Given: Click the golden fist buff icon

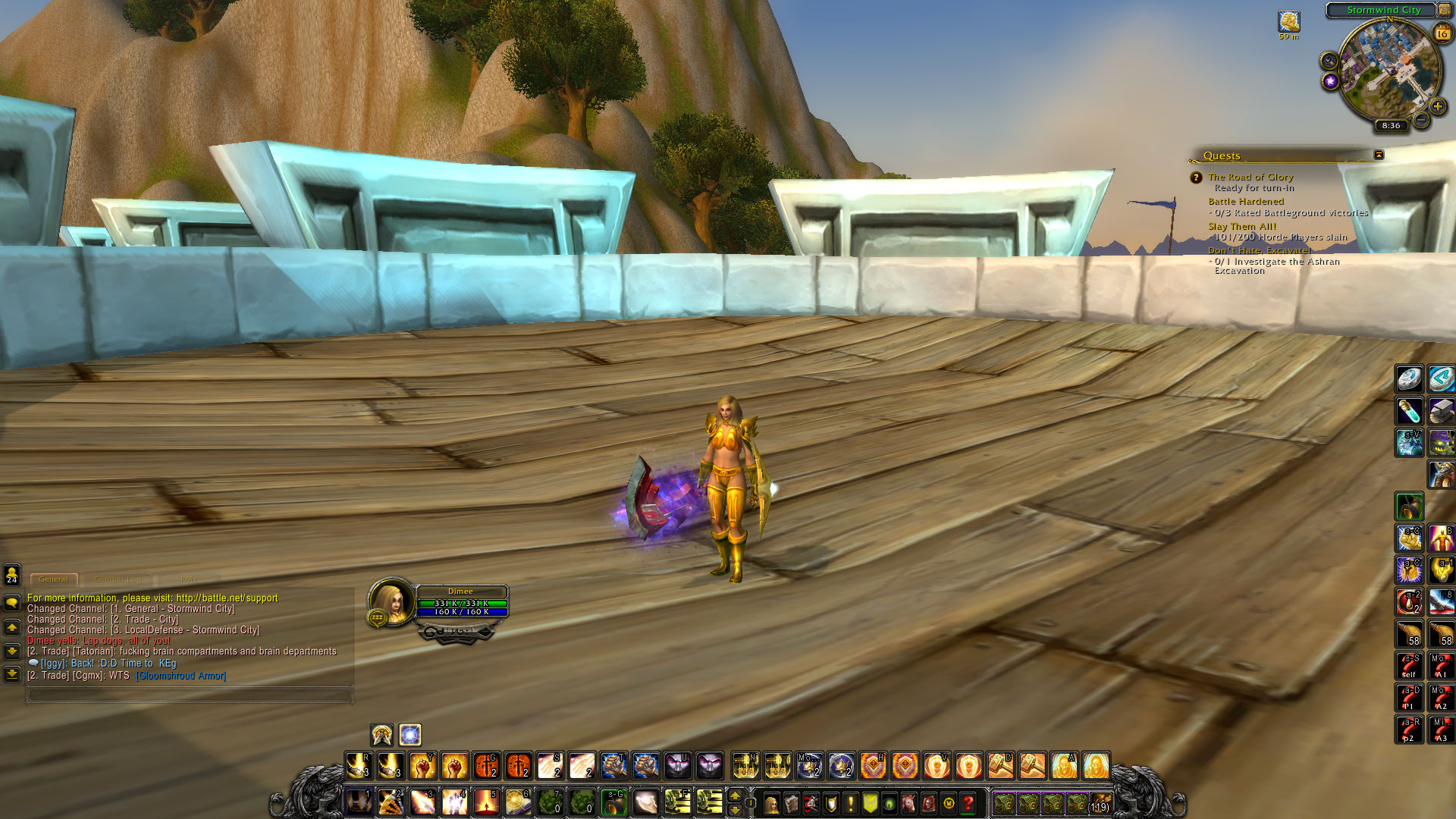Looking at the screenshot, I should pos(1289,21).
